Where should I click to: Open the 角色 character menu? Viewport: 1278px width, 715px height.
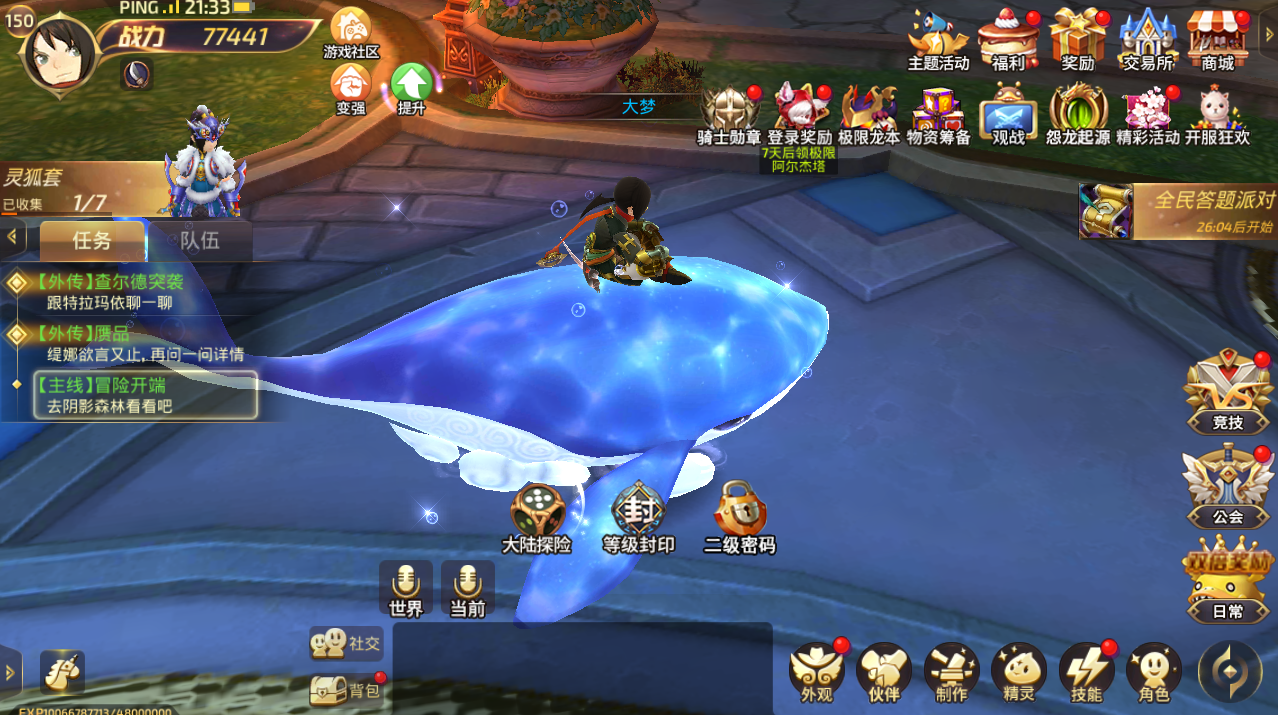[x=1153, y=671]
